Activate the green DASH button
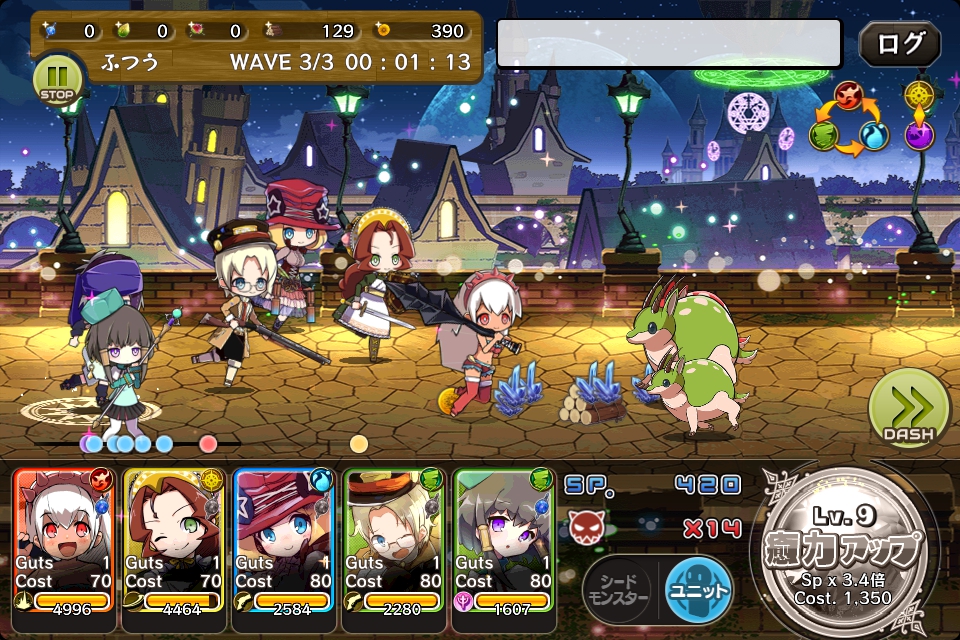The height and width of the screenshot is (640, 960). pos(907,409)
